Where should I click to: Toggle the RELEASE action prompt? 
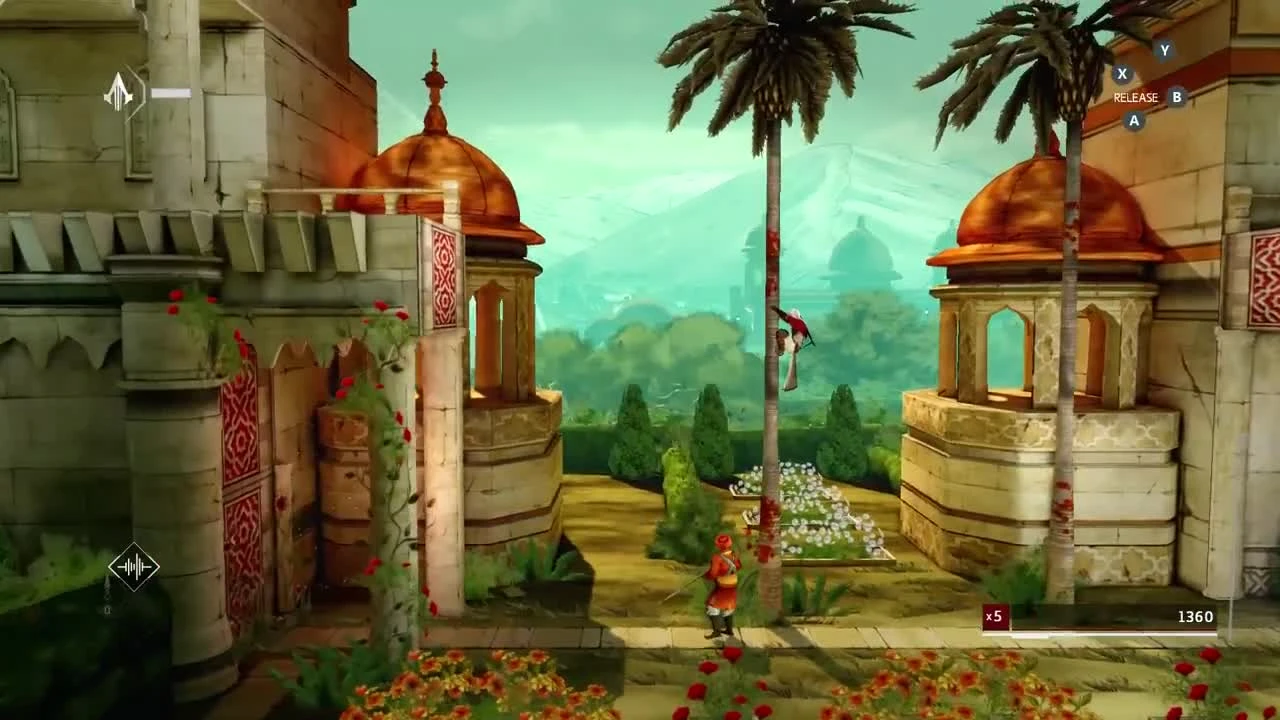[1135, 98]
